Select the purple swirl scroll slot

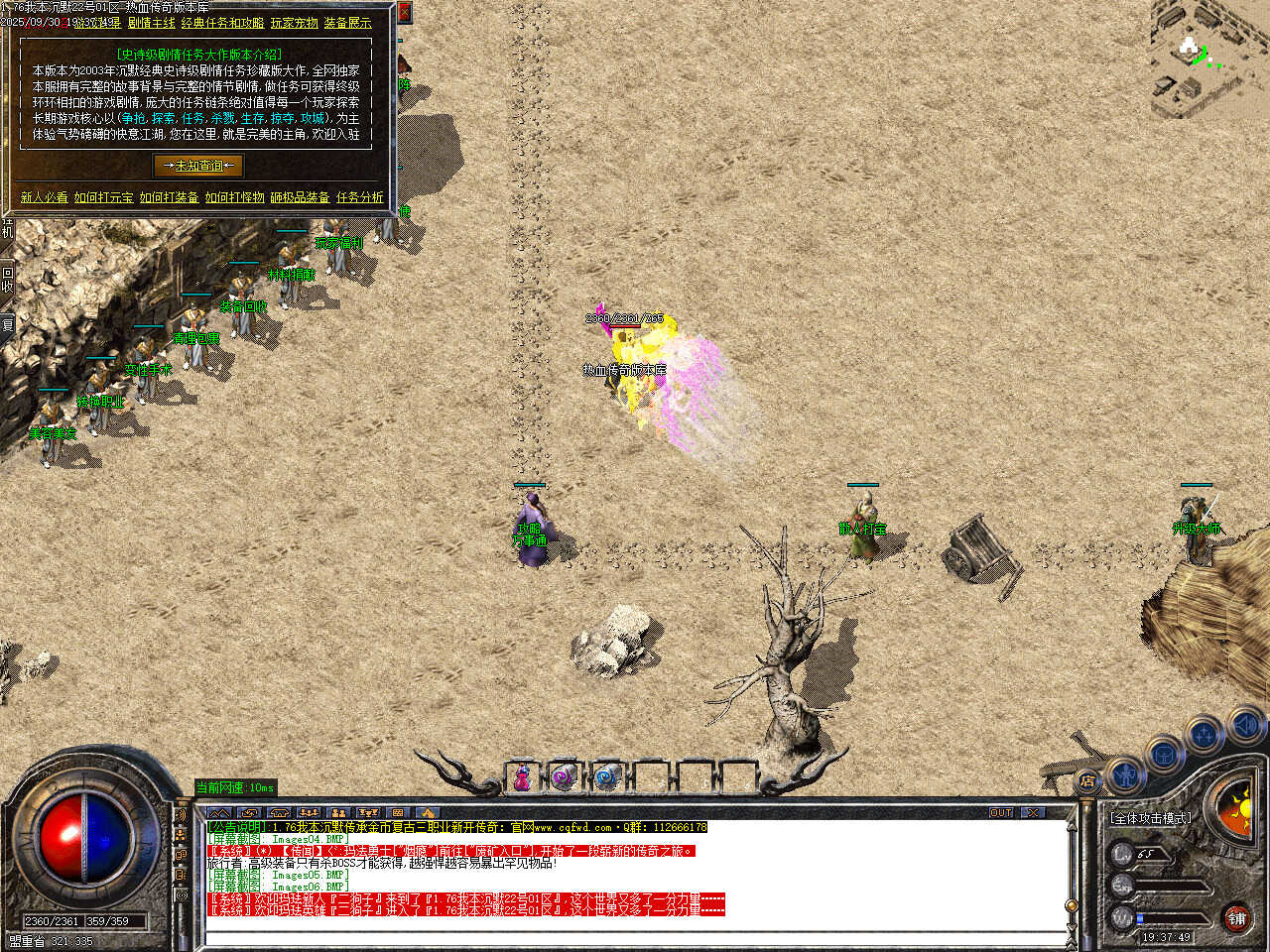click(x=564, y=778)
